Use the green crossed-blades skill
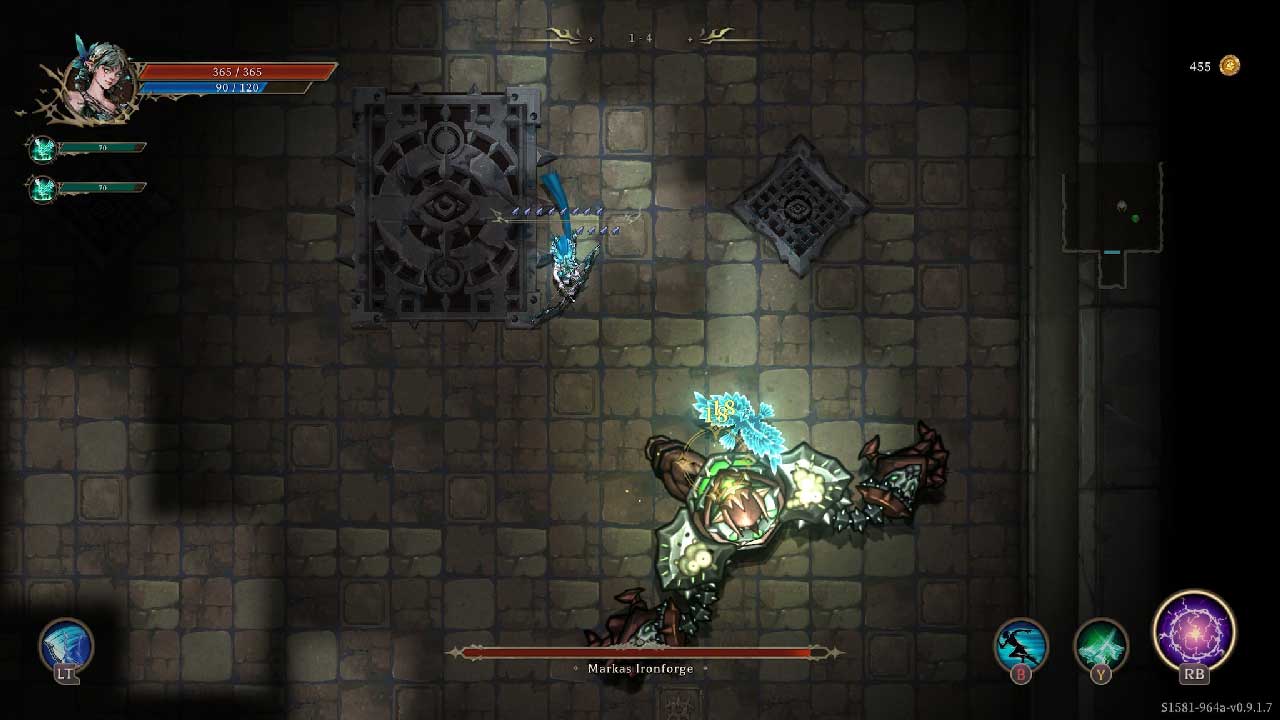Screen dimensions: 1280x720 [x=1100, y=645]
